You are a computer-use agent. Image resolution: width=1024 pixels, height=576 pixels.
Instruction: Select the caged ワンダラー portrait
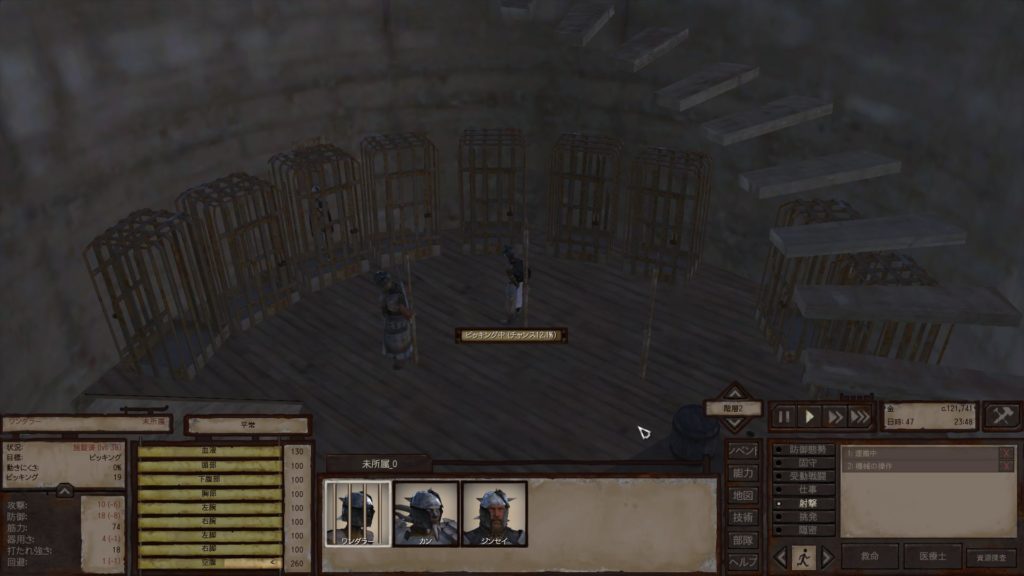pyautogui.click(x=357, y=513)
